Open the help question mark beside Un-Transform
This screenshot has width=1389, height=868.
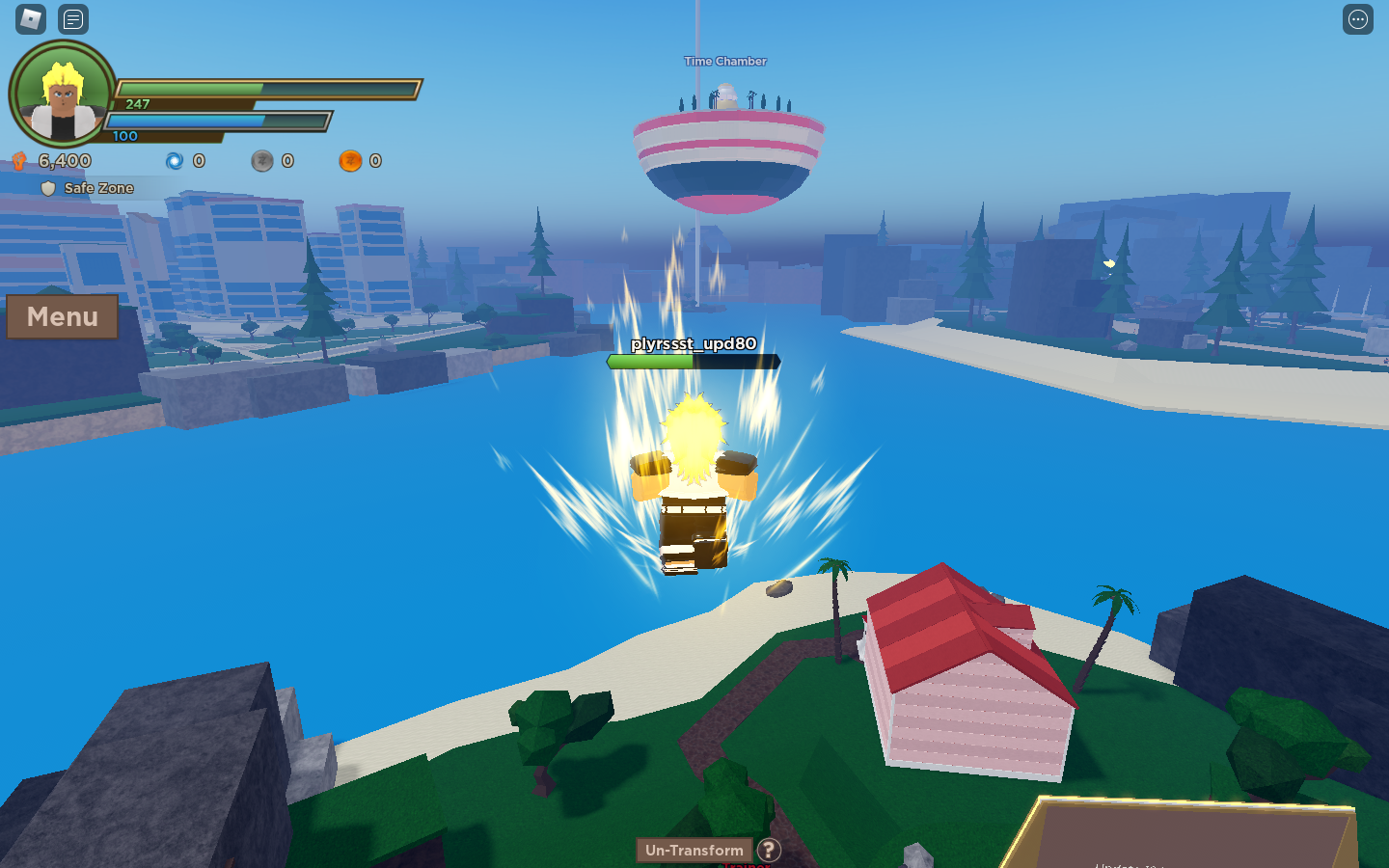coord(768,851)
